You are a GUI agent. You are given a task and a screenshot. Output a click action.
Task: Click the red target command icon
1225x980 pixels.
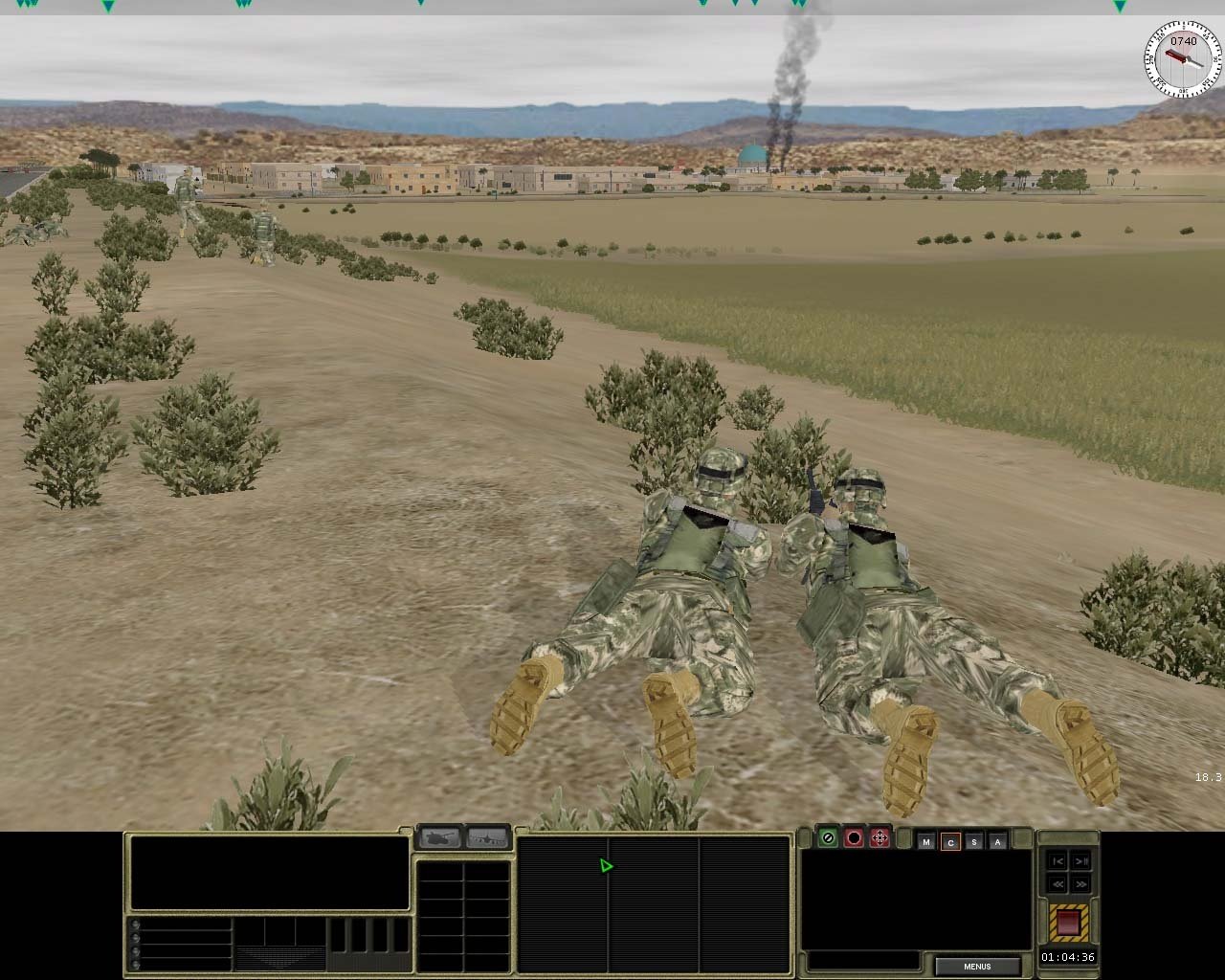coord(854,838)
